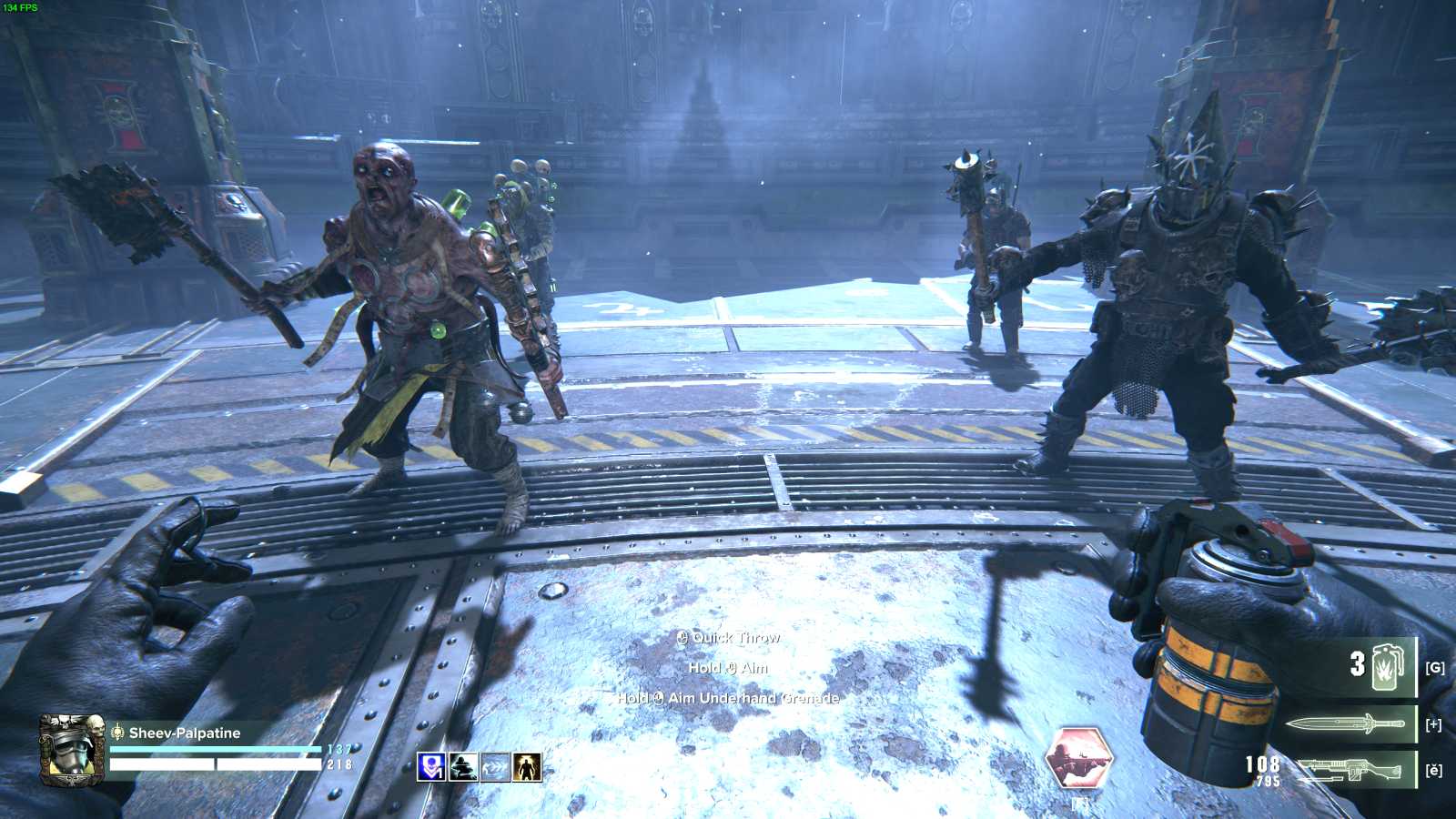1456x819 pixels.
Task: Click Sheev-Palpatine's gas-mask character portrait
Action: (x=71, y=749)
